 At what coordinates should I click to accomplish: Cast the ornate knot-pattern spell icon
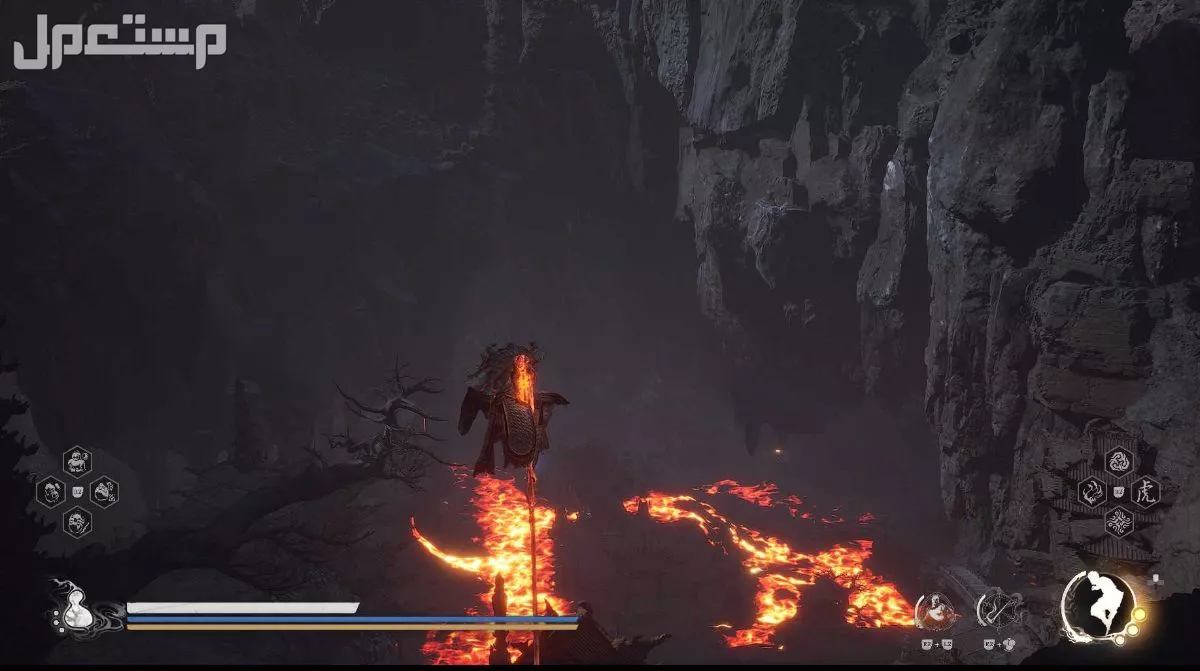1119,521
